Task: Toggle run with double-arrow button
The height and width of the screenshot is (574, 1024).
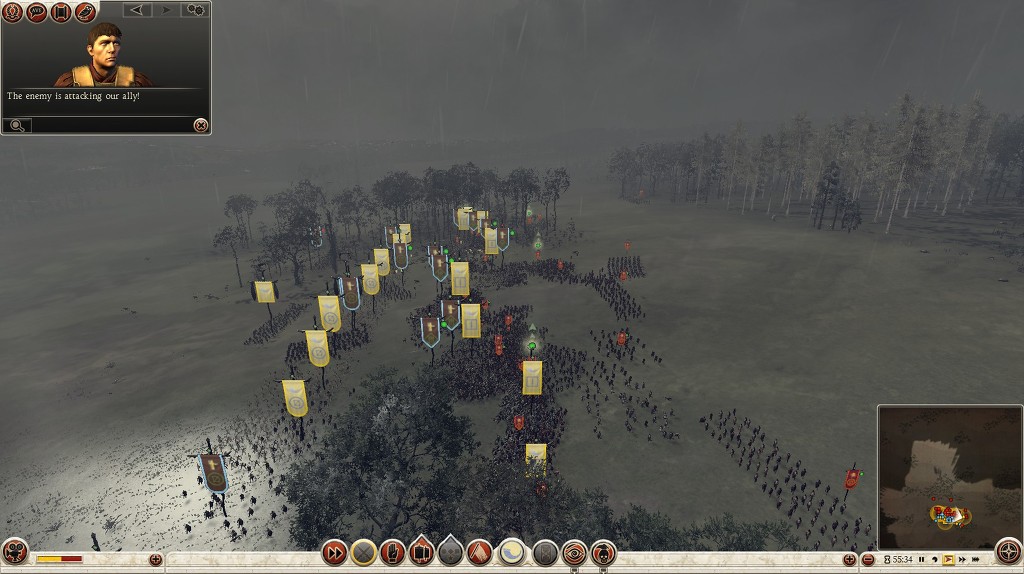Action: pos(334,552)
